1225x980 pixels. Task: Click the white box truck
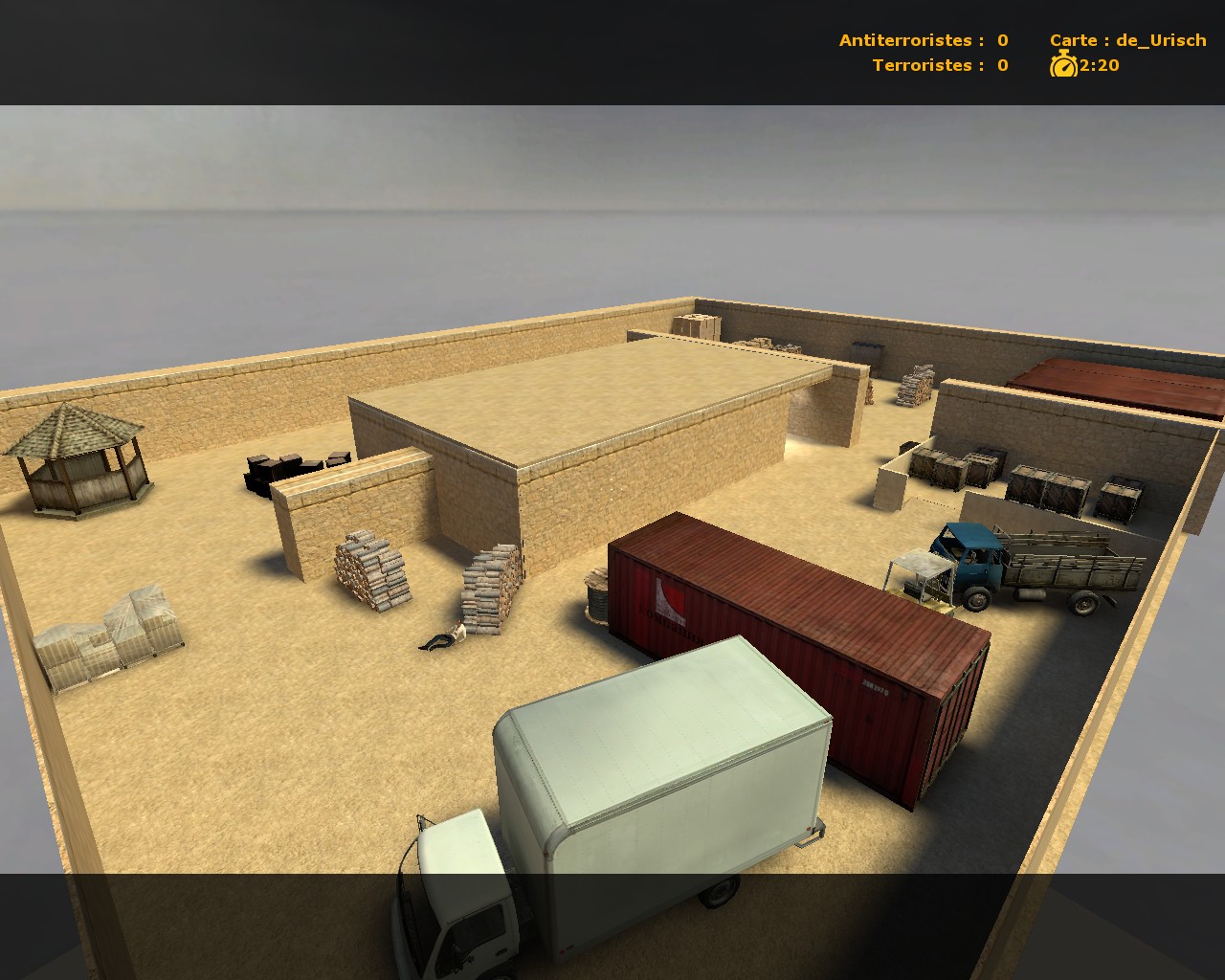660,775
